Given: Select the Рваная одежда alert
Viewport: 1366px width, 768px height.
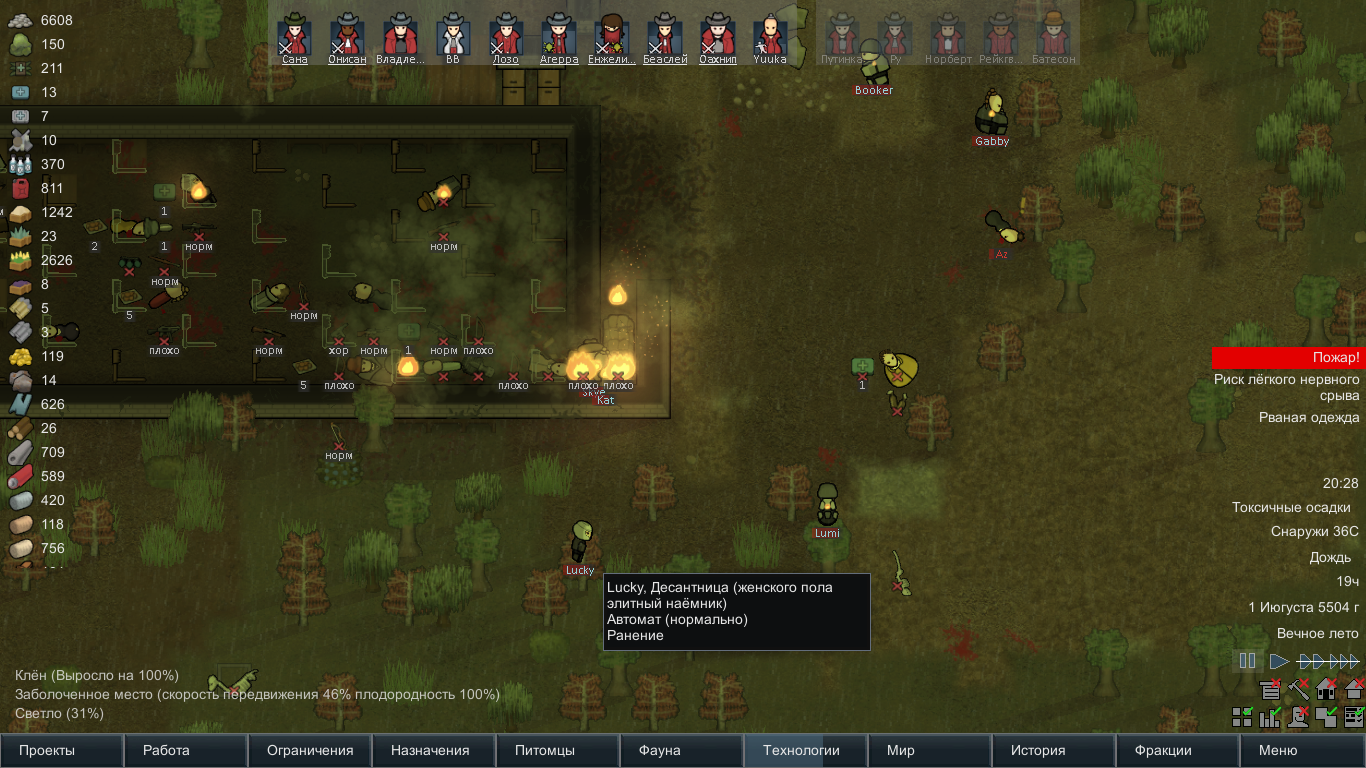Looking at the screenshot, I should click(1308, 418).
